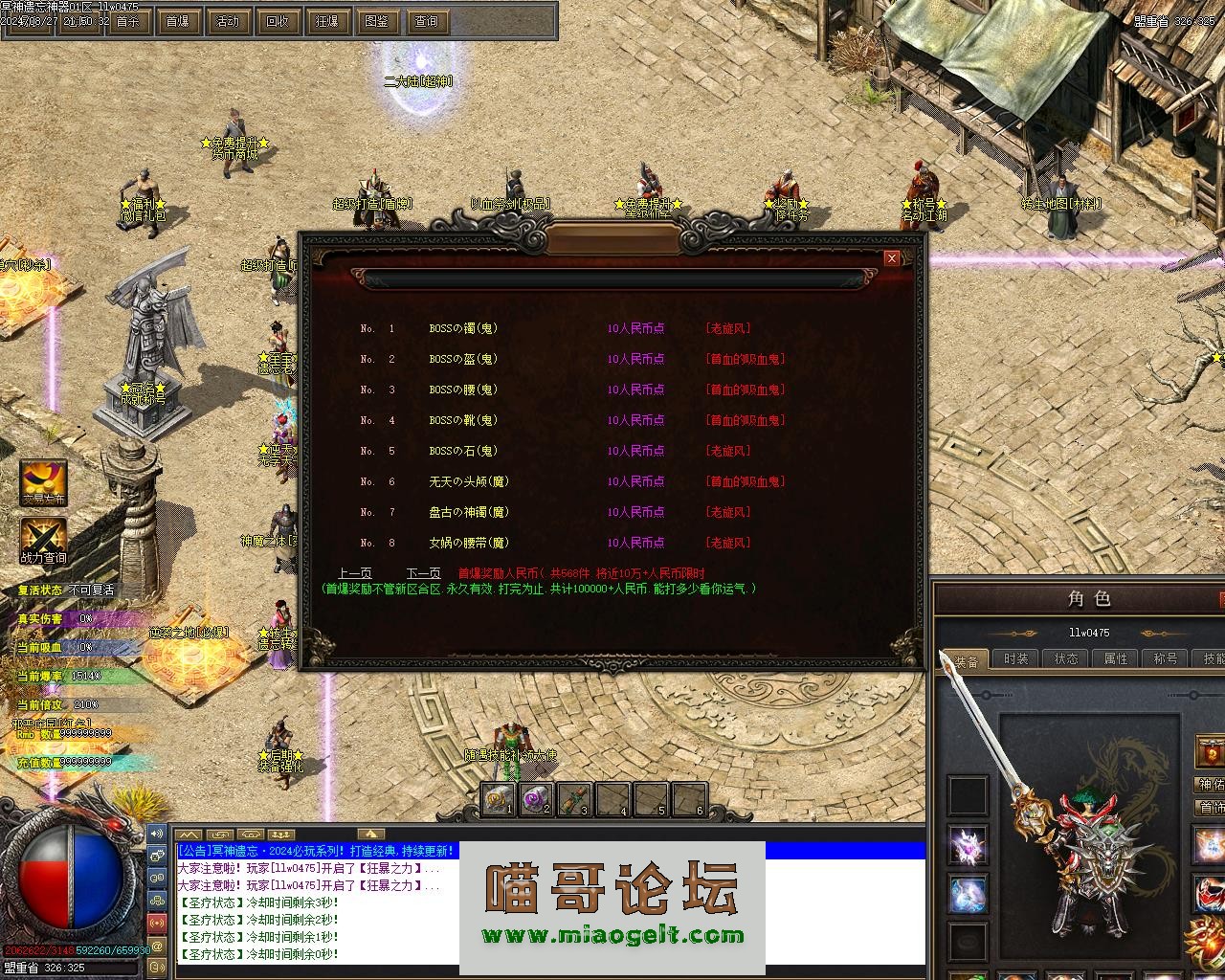Open the 战力查询 (power lookup) icon
1225x980 pixels.
point(44,541)
